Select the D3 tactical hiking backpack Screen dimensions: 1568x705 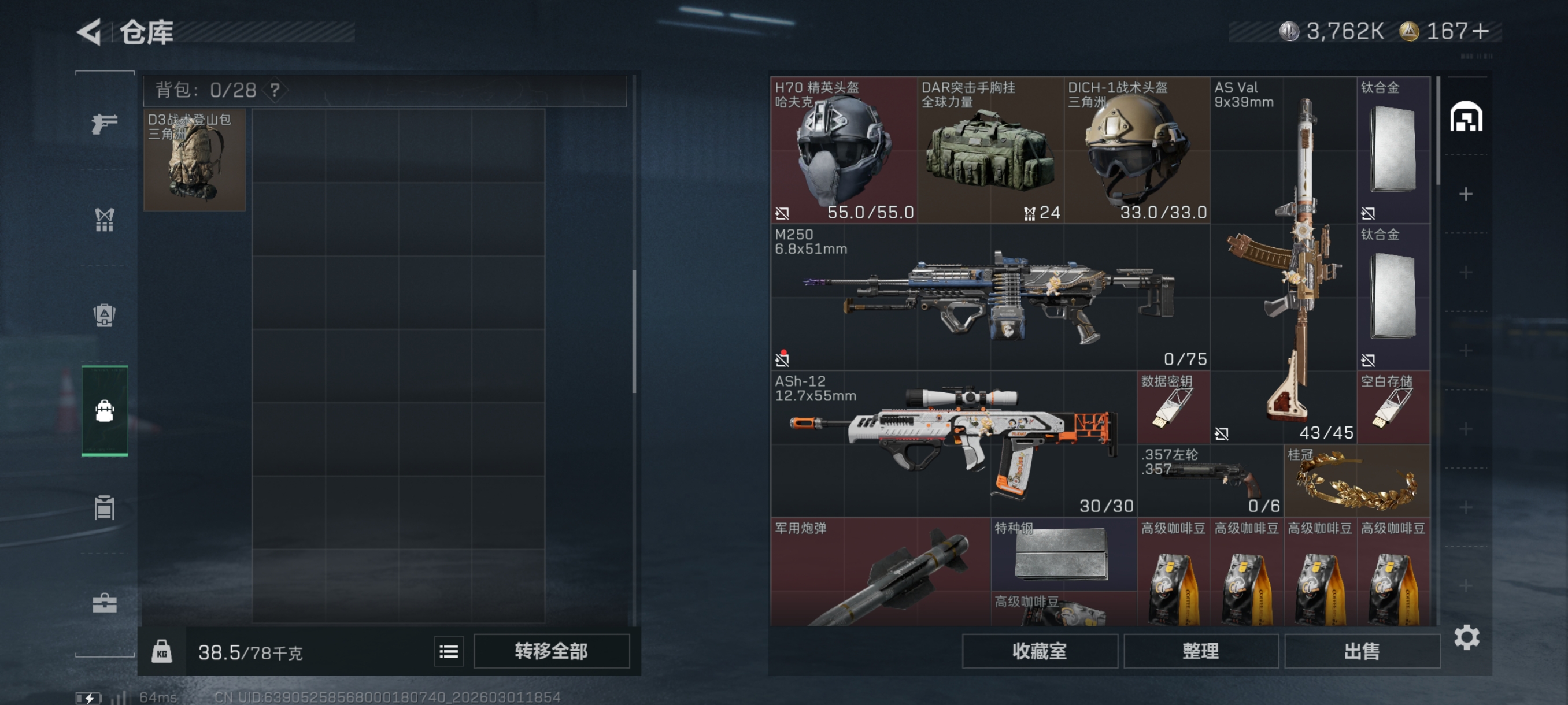click(195, 159)
